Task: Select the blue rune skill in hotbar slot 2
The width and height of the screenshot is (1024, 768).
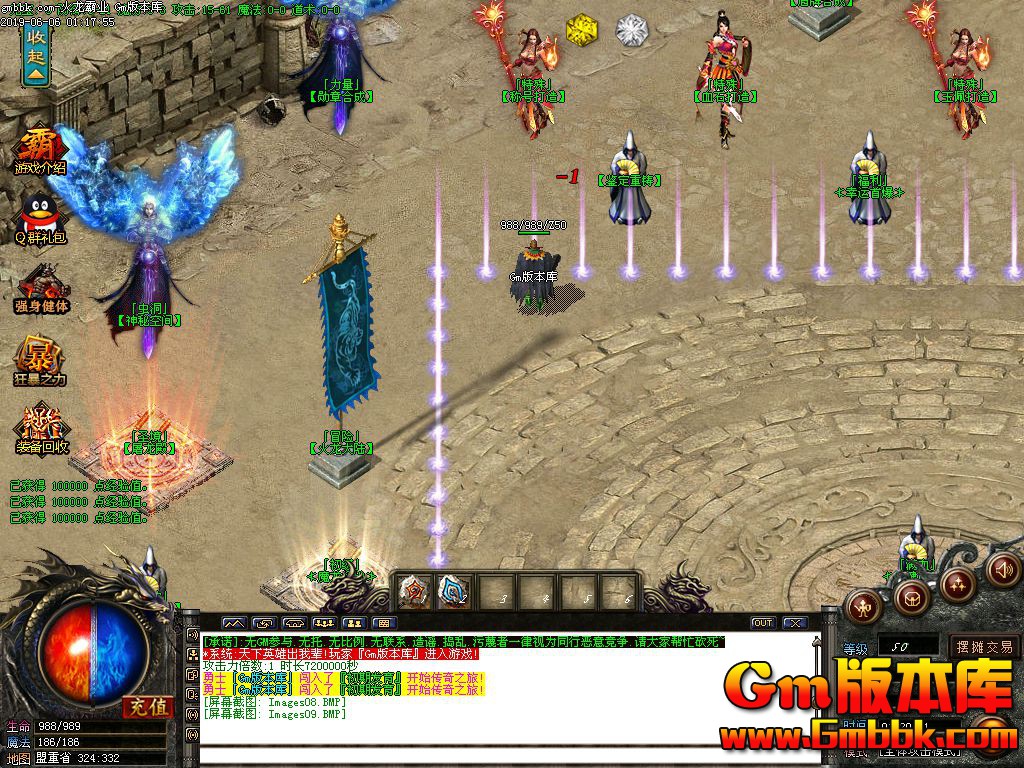Action: 455,591
